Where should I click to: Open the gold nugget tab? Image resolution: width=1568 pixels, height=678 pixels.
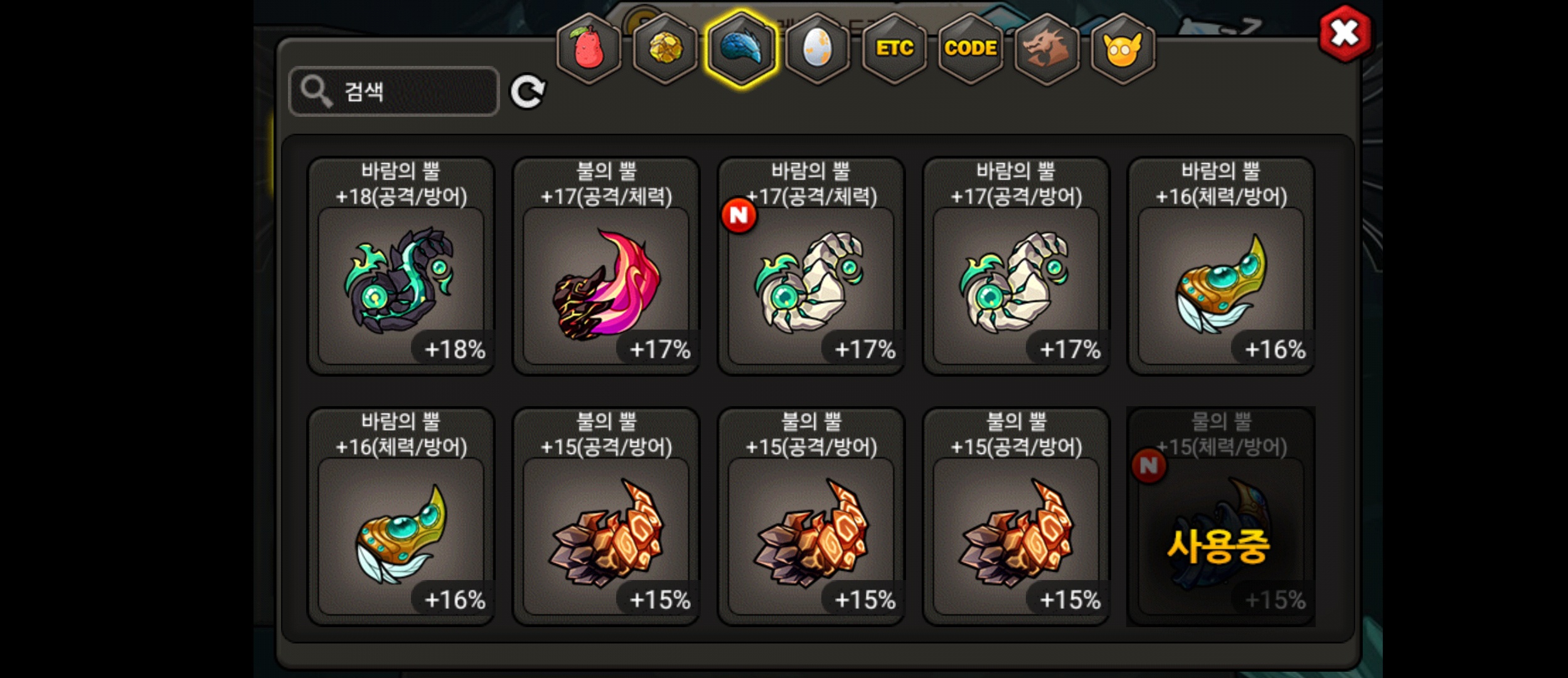665,48
